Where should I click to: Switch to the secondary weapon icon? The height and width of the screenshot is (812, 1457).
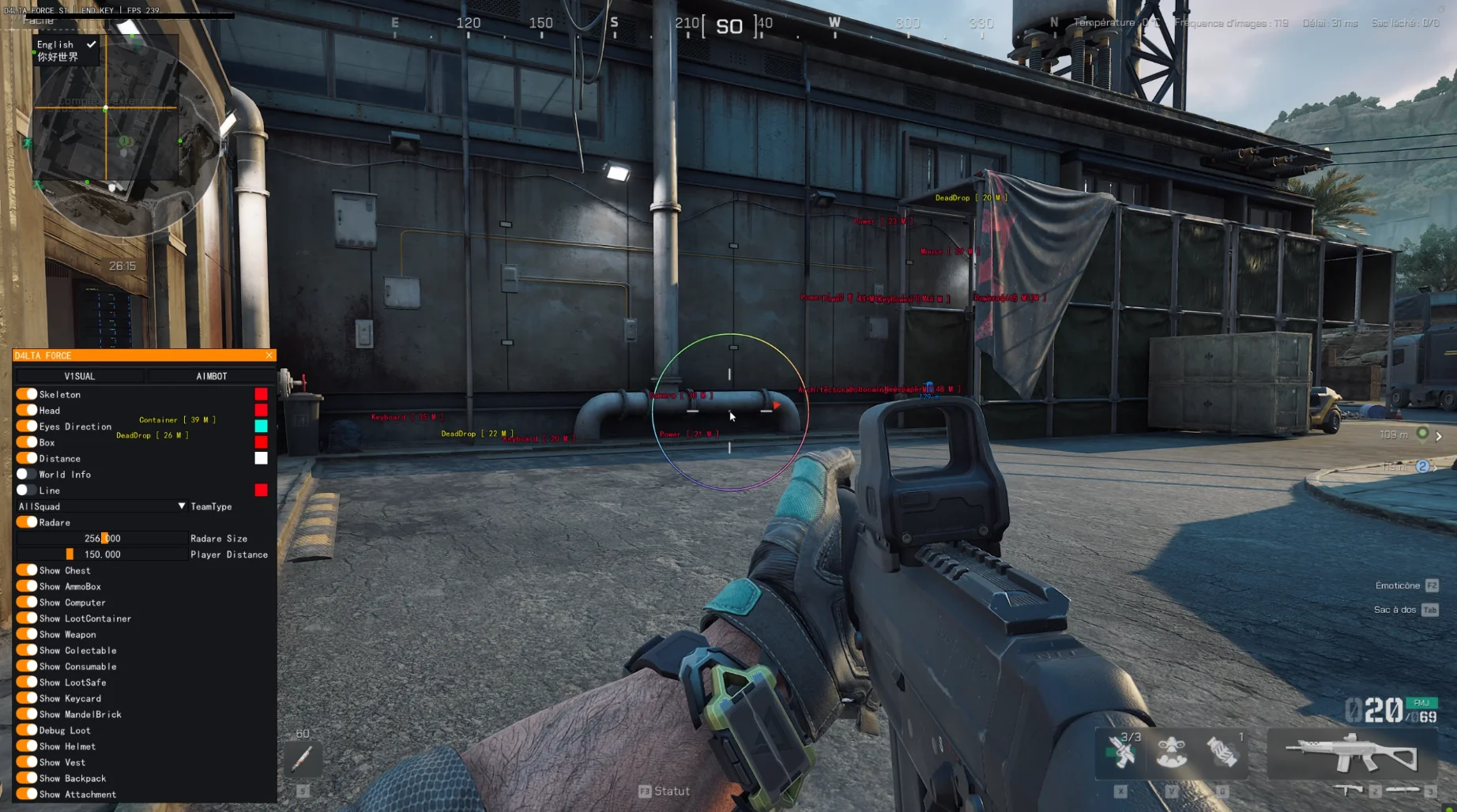pyautogui.click(x=1350, y=790)
